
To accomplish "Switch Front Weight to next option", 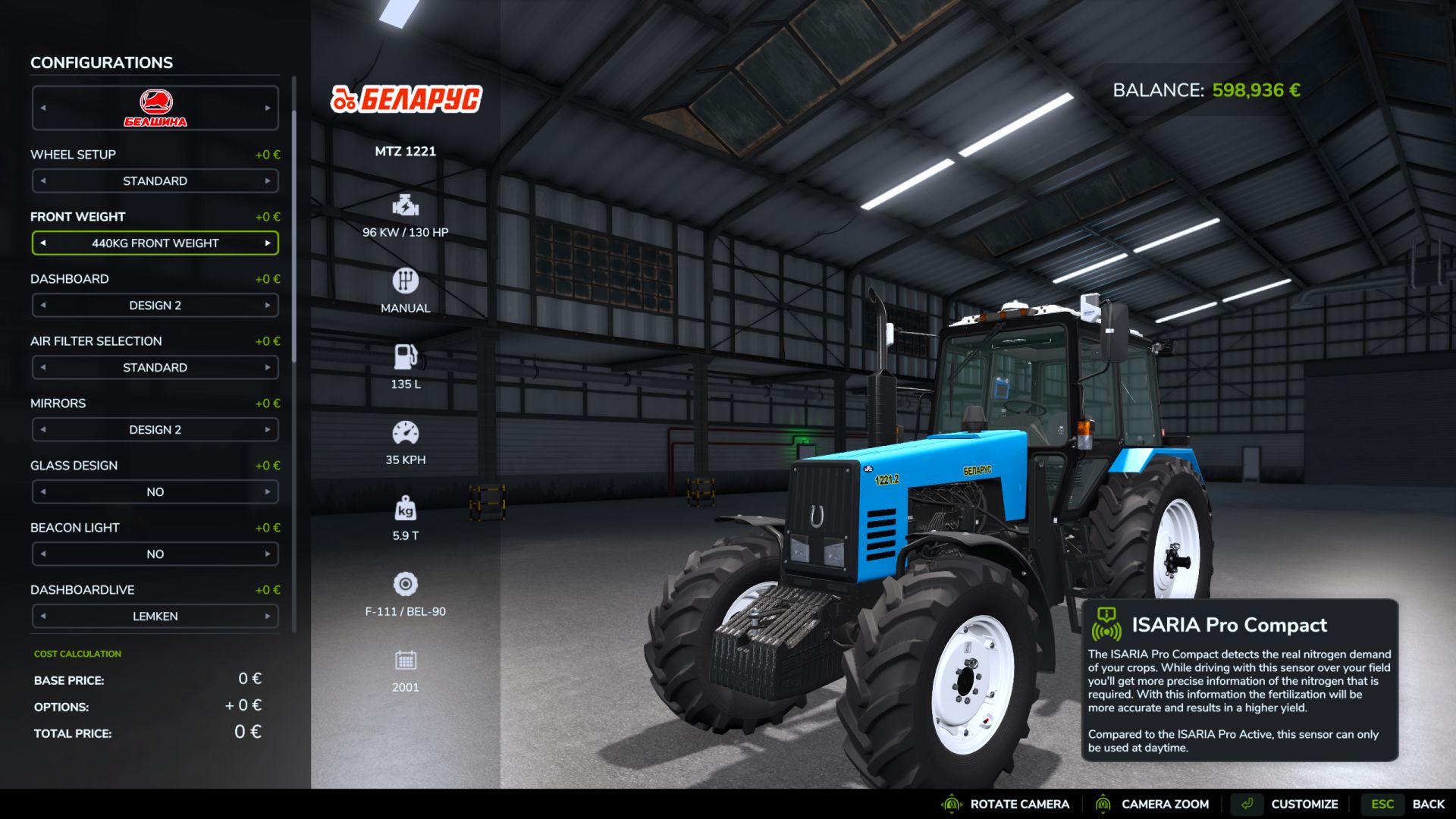I will pos(268,243).
